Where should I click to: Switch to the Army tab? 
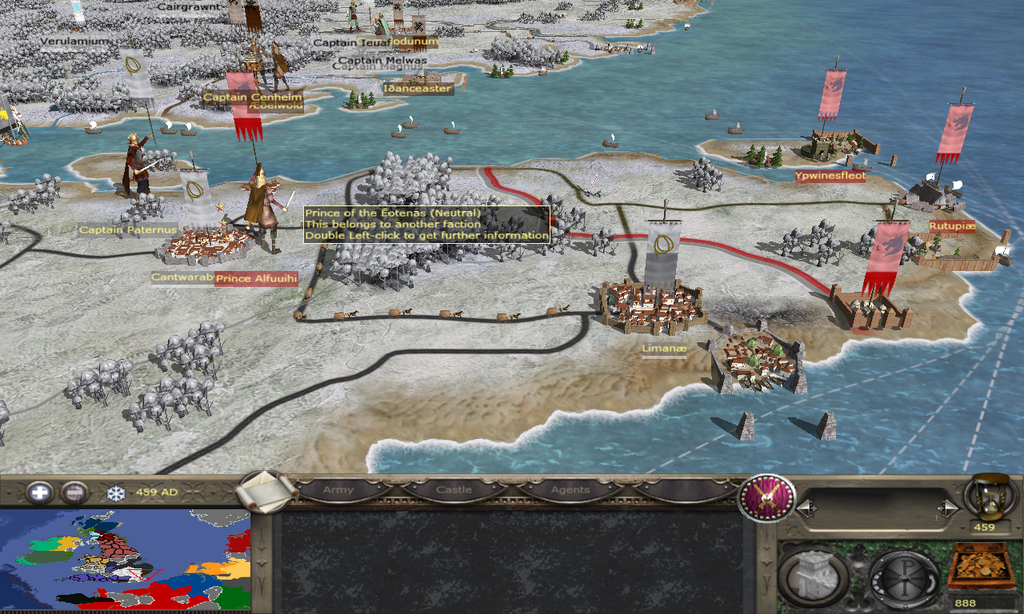tap(337, 490)
